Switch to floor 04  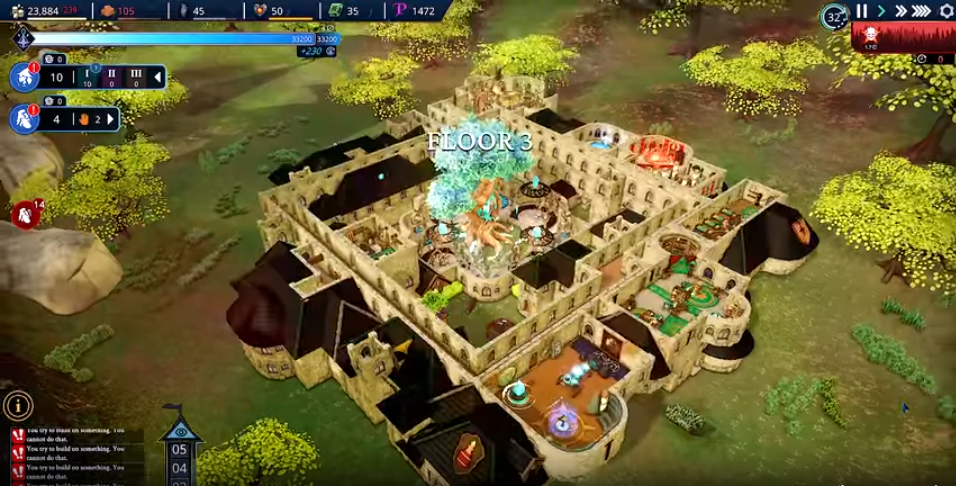click(180, 466)
